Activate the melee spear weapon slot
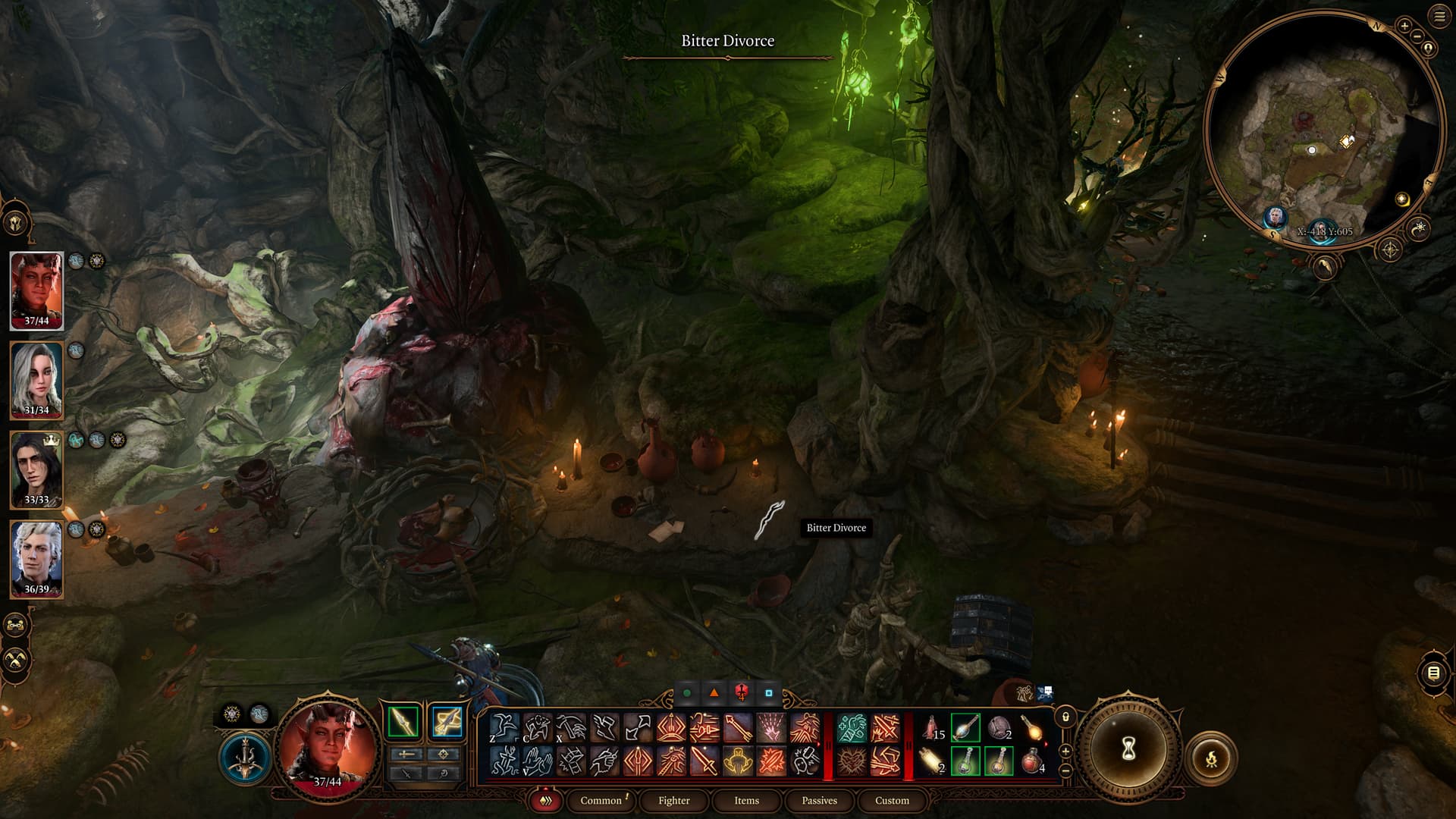Image resolution: width=1456 pixels, height=819 pixels. 403,721
